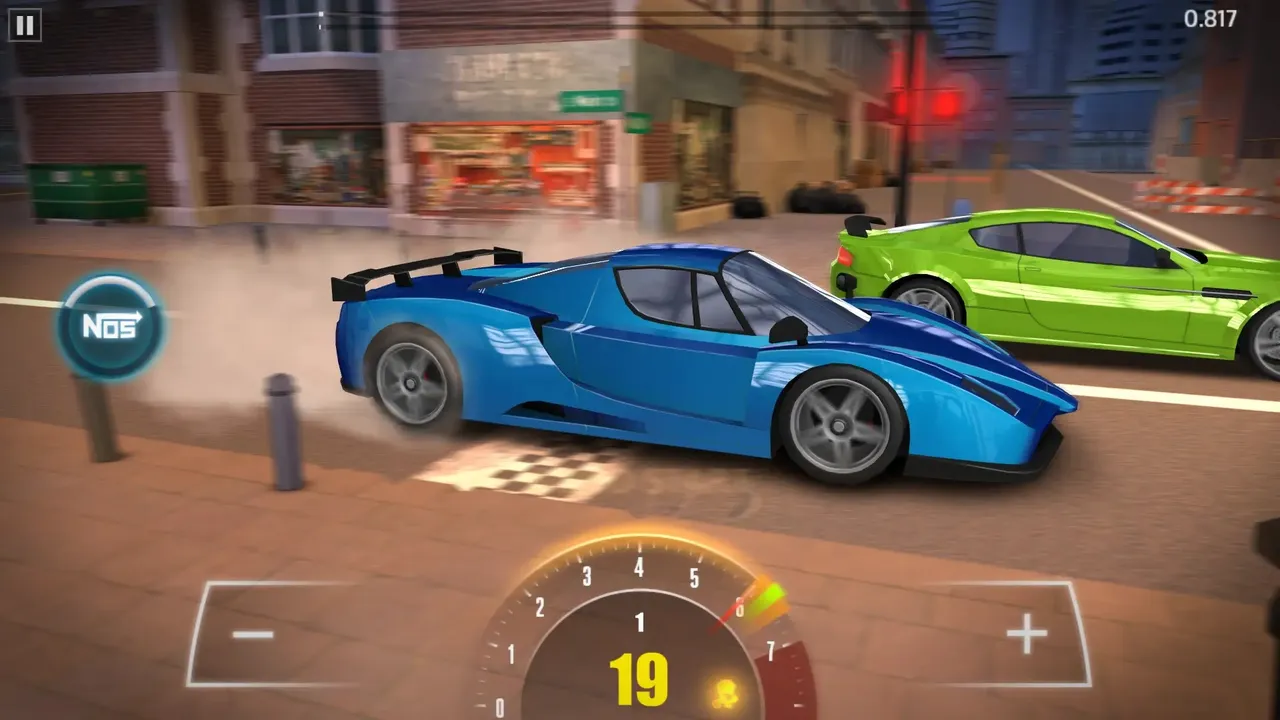Pause the race
This screenshot has height=720, width=1280.
(24, 25)
